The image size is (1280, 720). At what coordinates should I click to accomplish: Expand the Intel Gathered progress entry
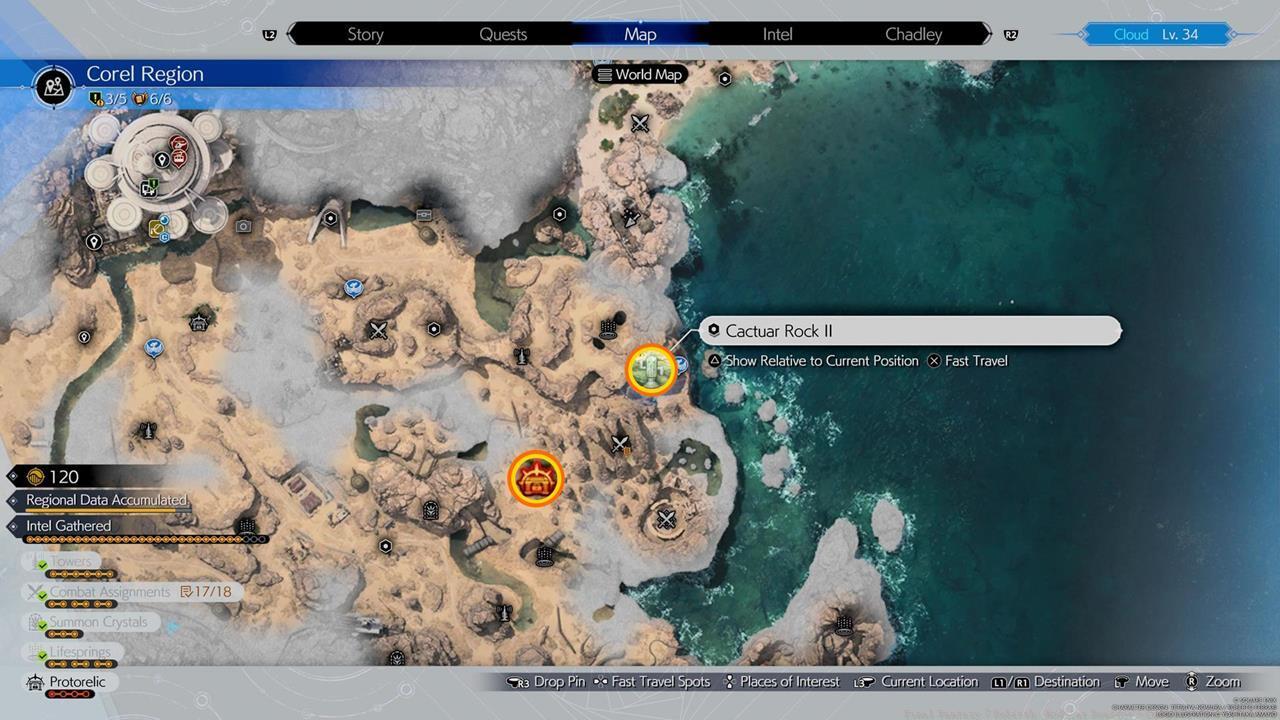tap(68, 525)
